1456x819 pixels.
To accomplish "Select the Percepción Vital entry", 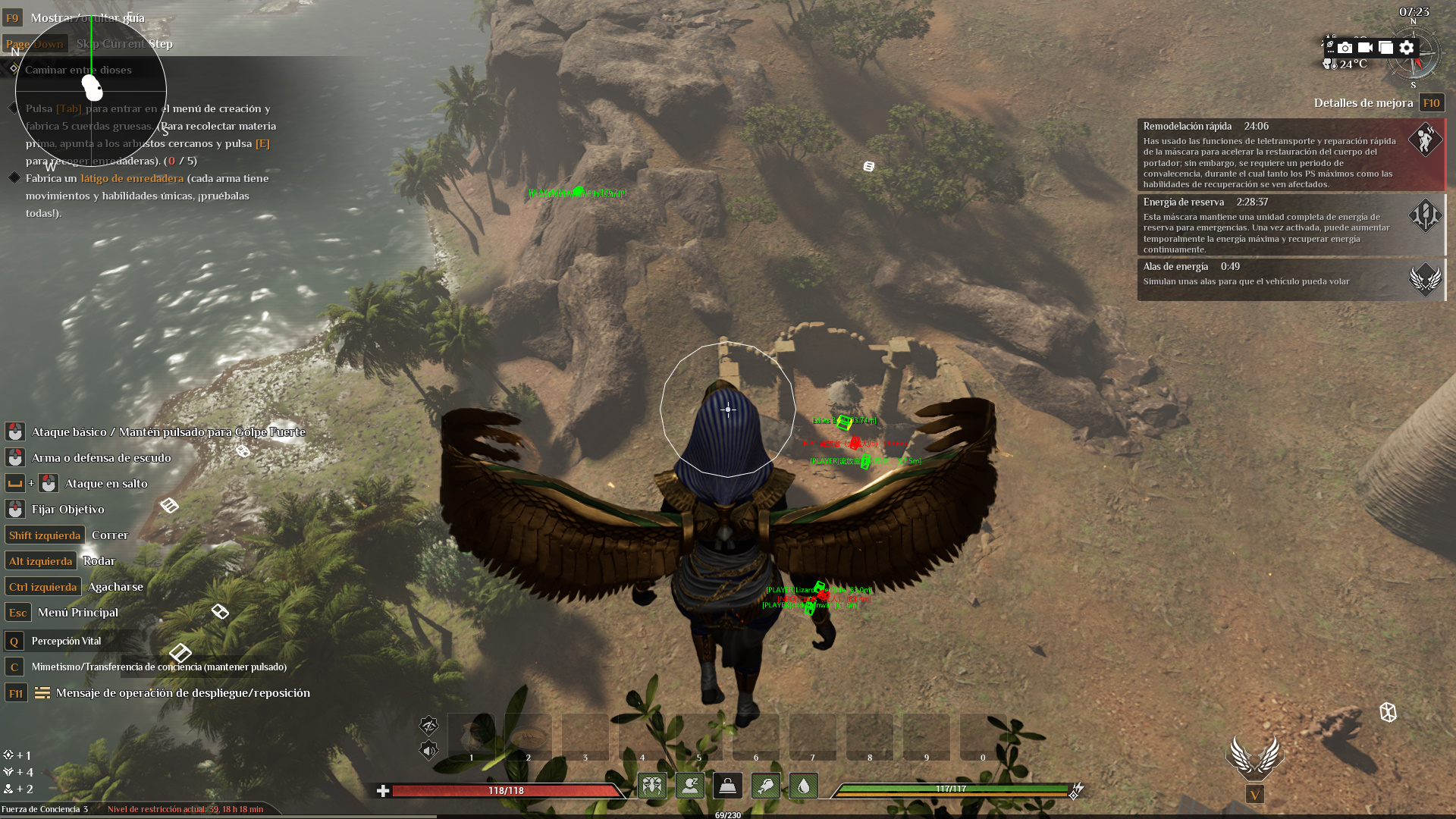I will [x=67, y=641].
